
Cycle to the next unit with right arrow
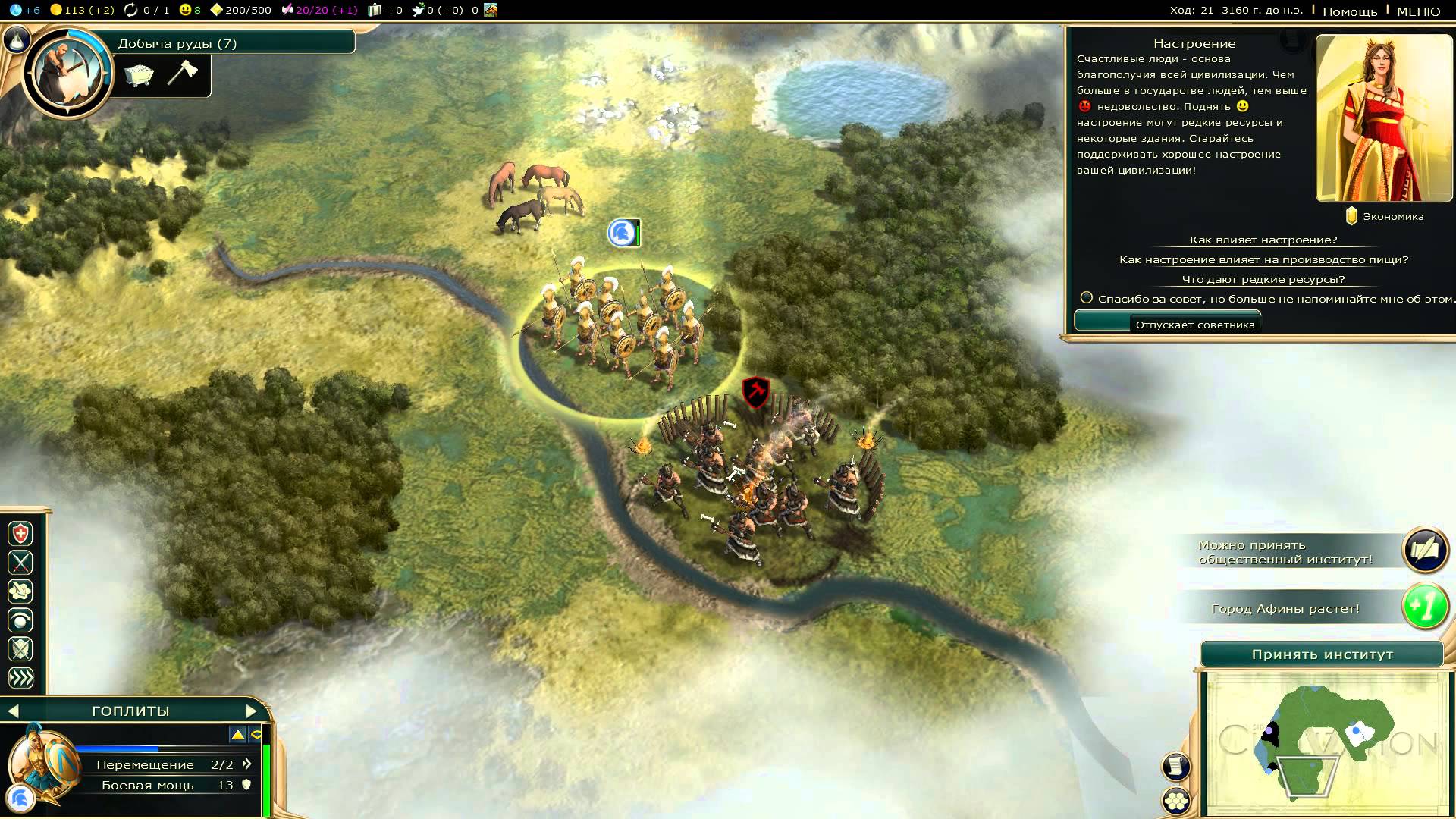point(251,711)
